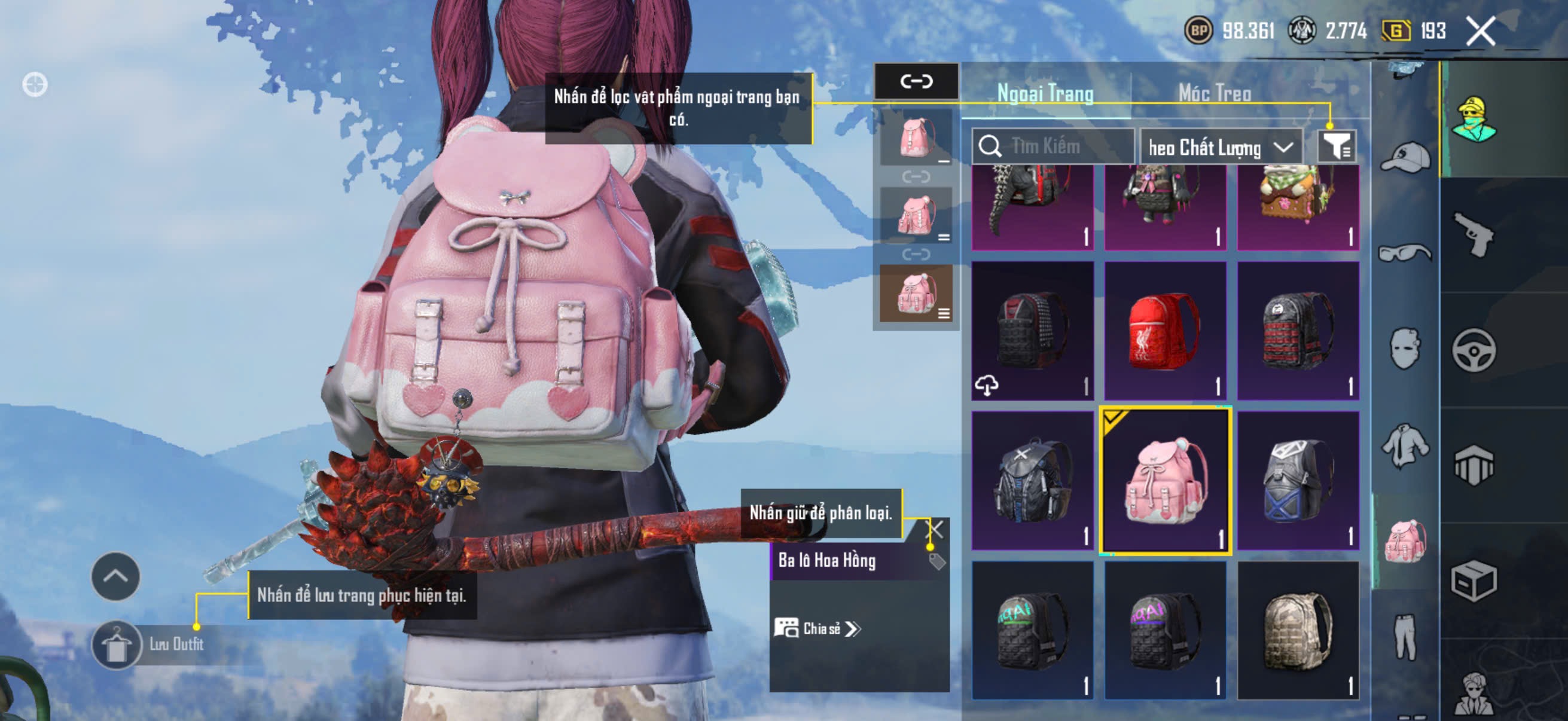Pick the desert camo backpack
1568x721 pixels.
point(1298,630)
